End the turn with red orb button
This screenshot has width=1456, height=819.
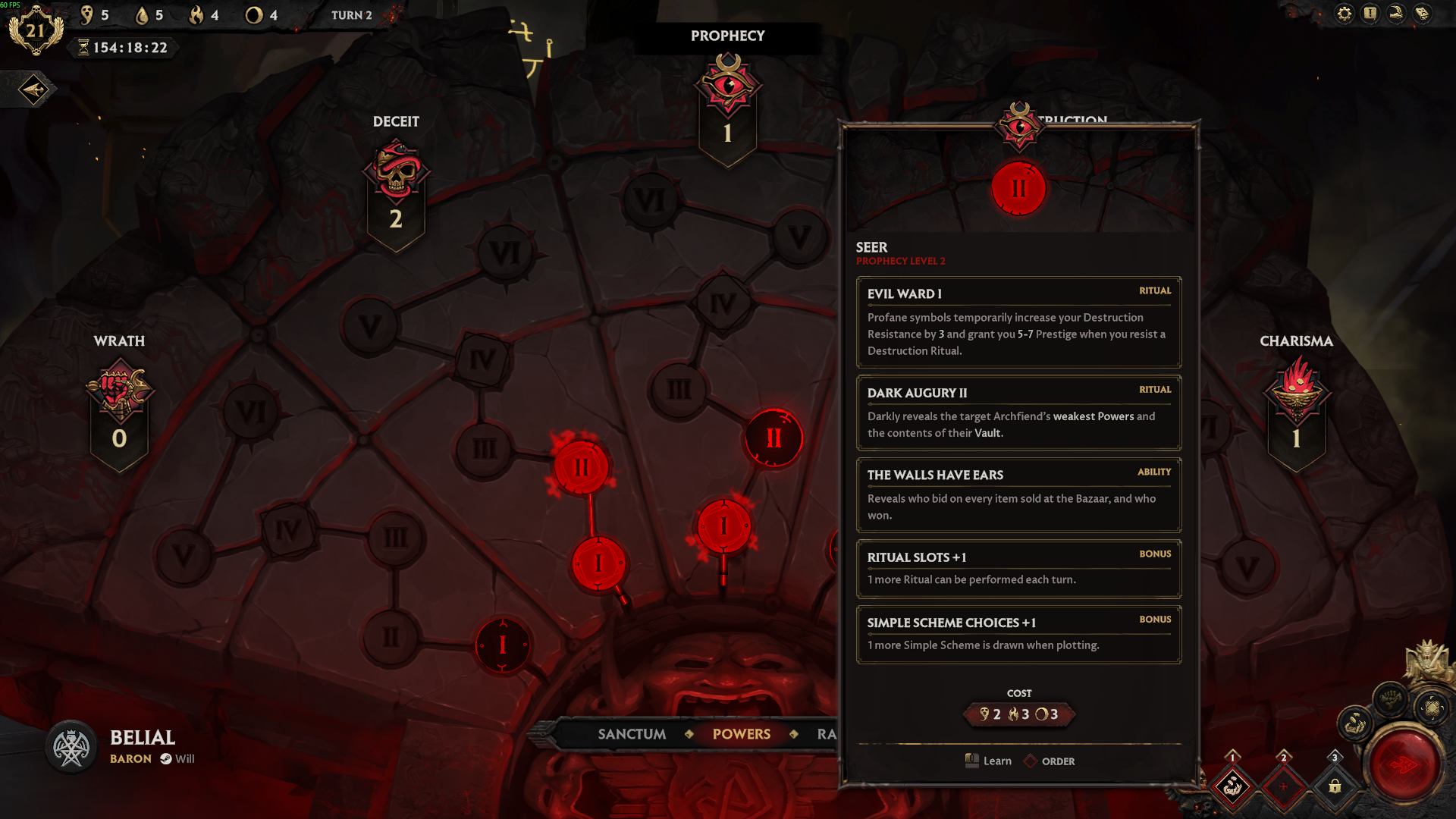pos(1404,764)
